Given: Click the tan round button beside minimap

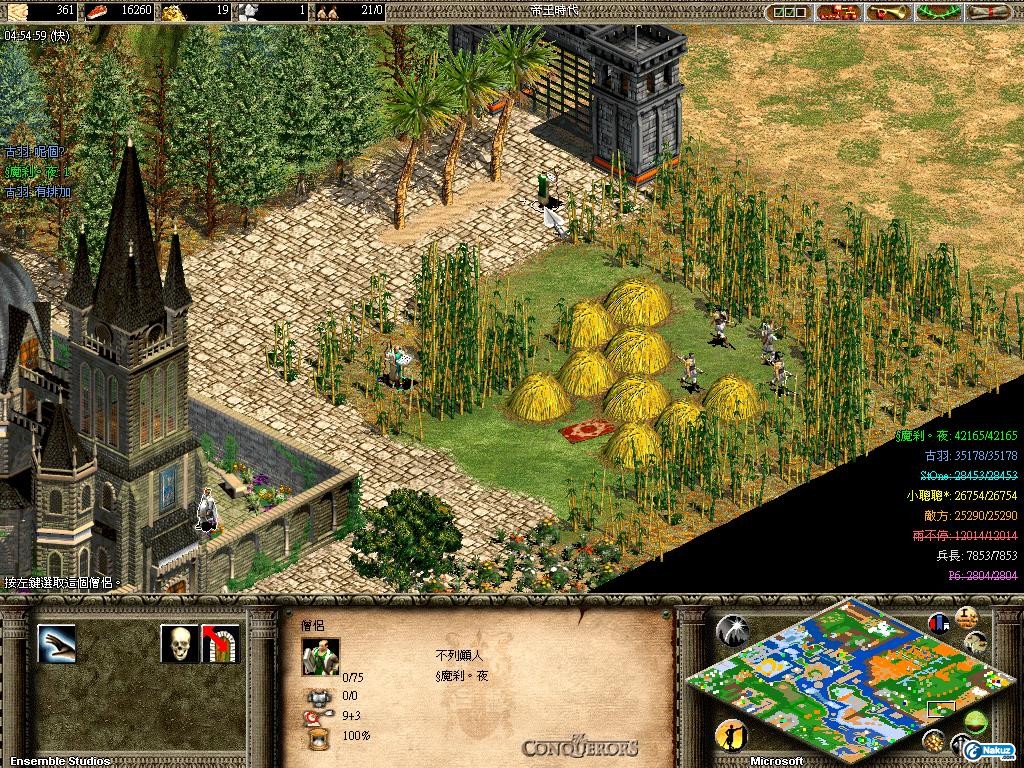Looking at the screenshot, I should [976, 642].
